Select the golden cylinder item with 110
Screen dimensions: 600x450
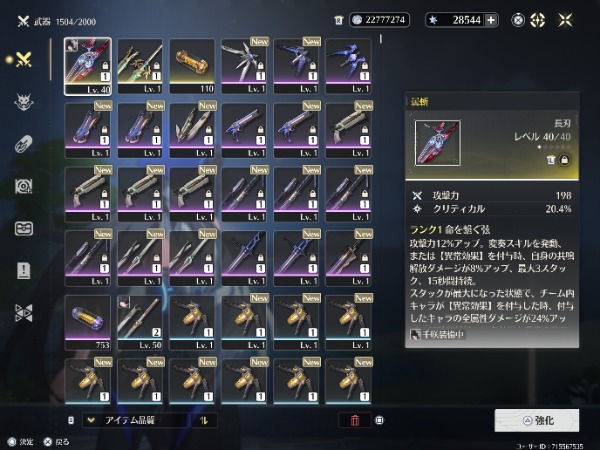coord(192,66)
